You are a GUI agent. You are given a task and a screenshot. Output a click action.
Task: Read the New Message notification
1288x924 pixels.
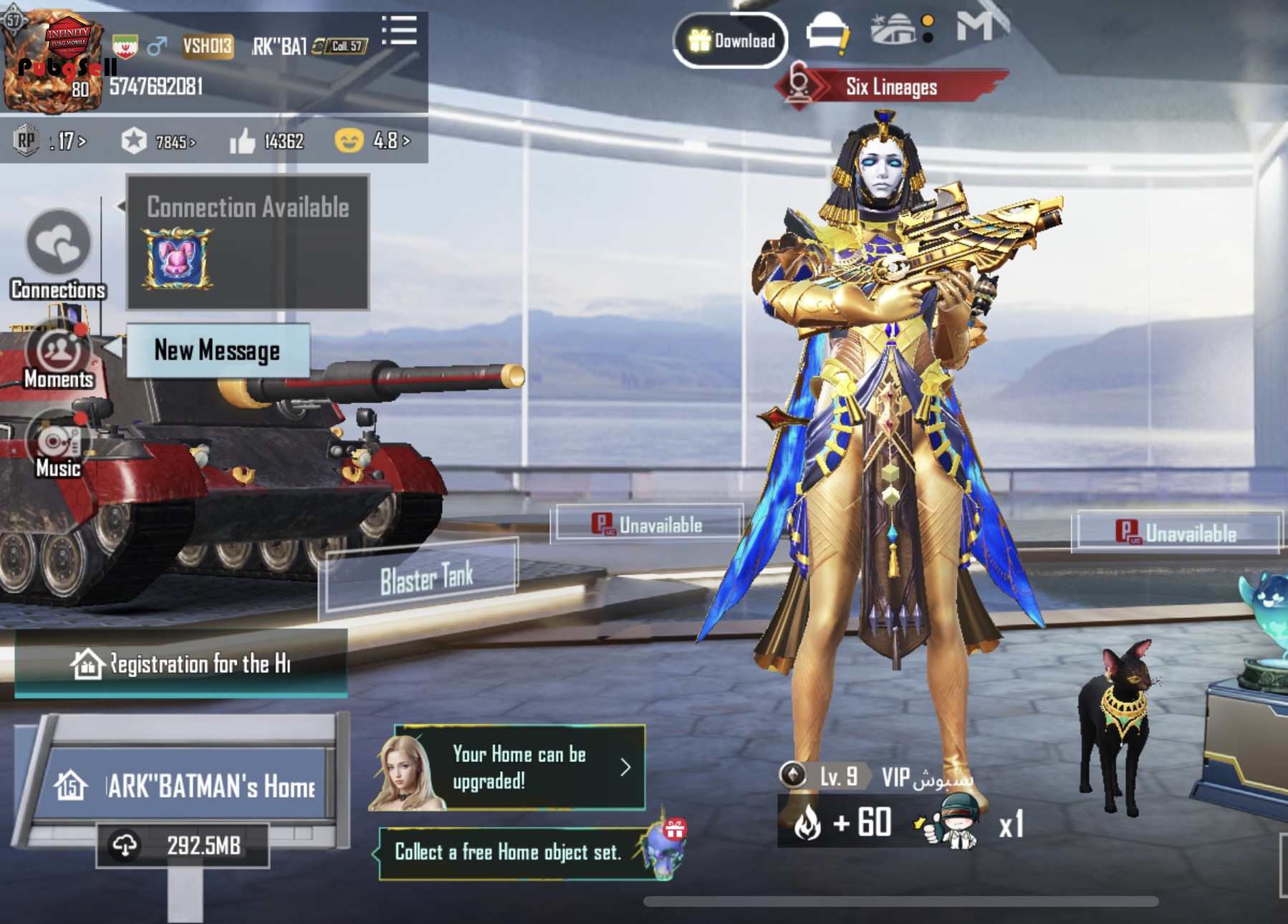218,350
